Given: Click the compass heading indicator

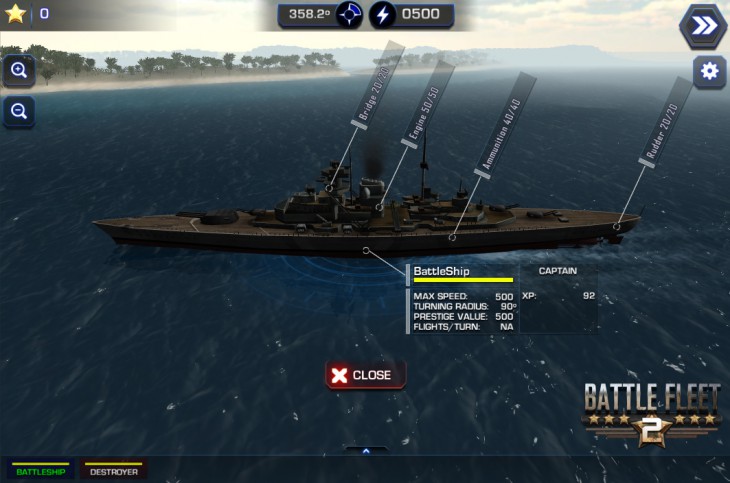Looking at the screenshot, I should (x=349, y=15).
